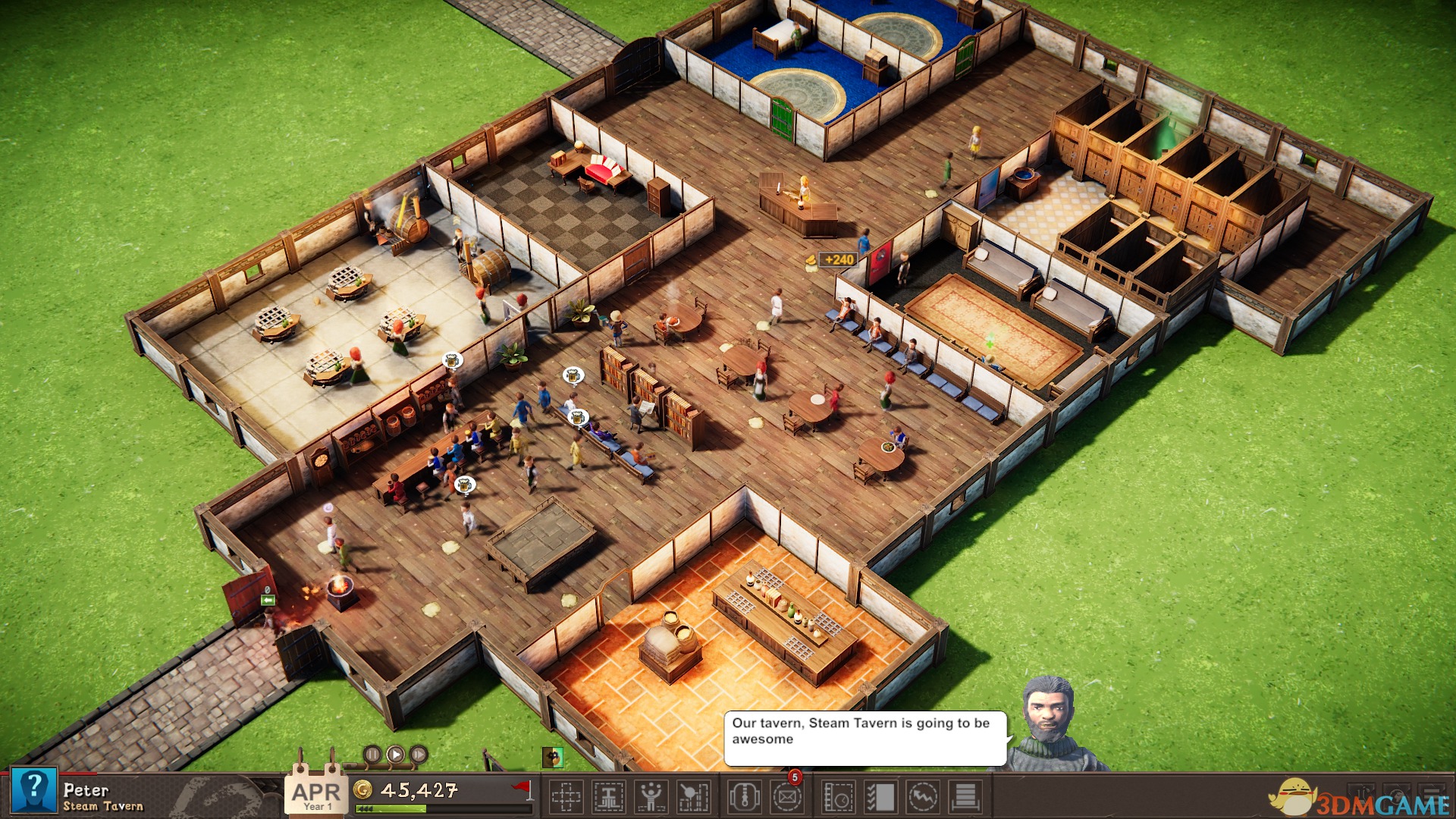
Task: Click the small portrait notification above the toolbar
Action: tap(553, 757)
